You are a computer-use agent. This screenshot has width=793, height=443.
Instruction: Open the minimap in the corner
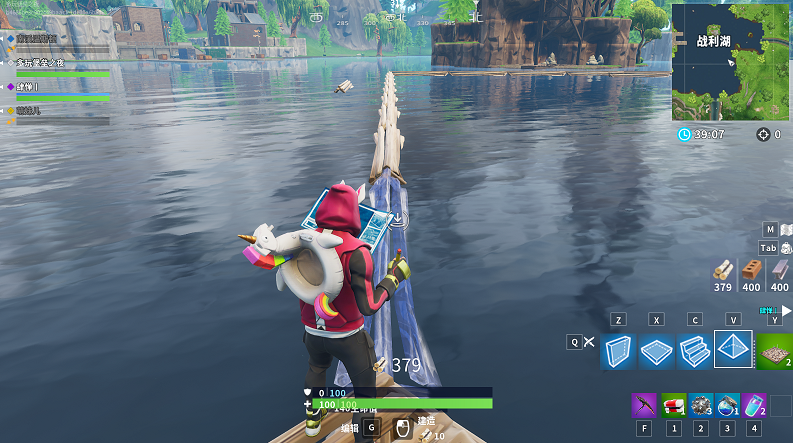[x=731, y=60]
